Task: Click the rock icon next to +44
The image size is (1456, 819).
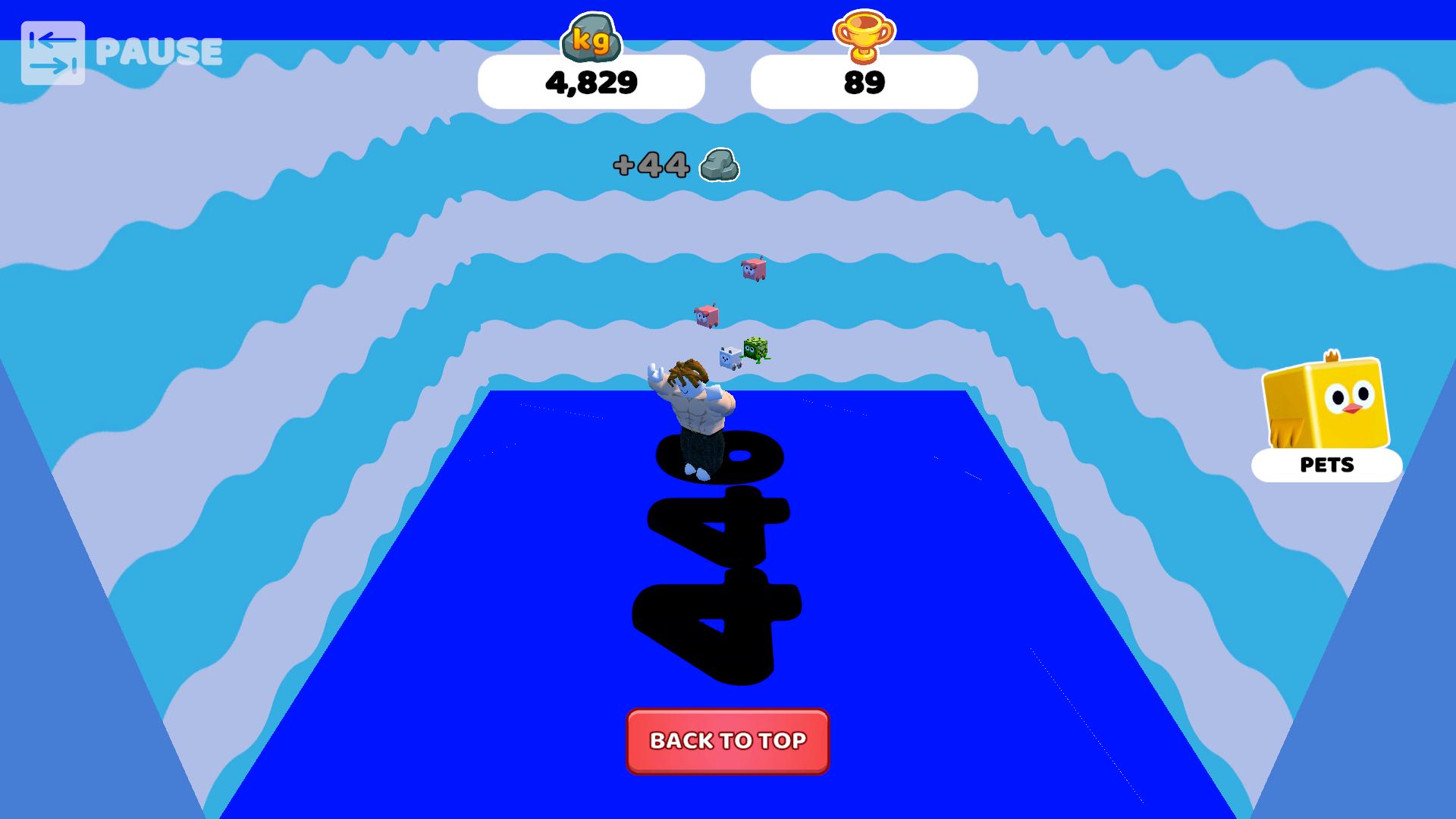Action: [x=719, y=166]
